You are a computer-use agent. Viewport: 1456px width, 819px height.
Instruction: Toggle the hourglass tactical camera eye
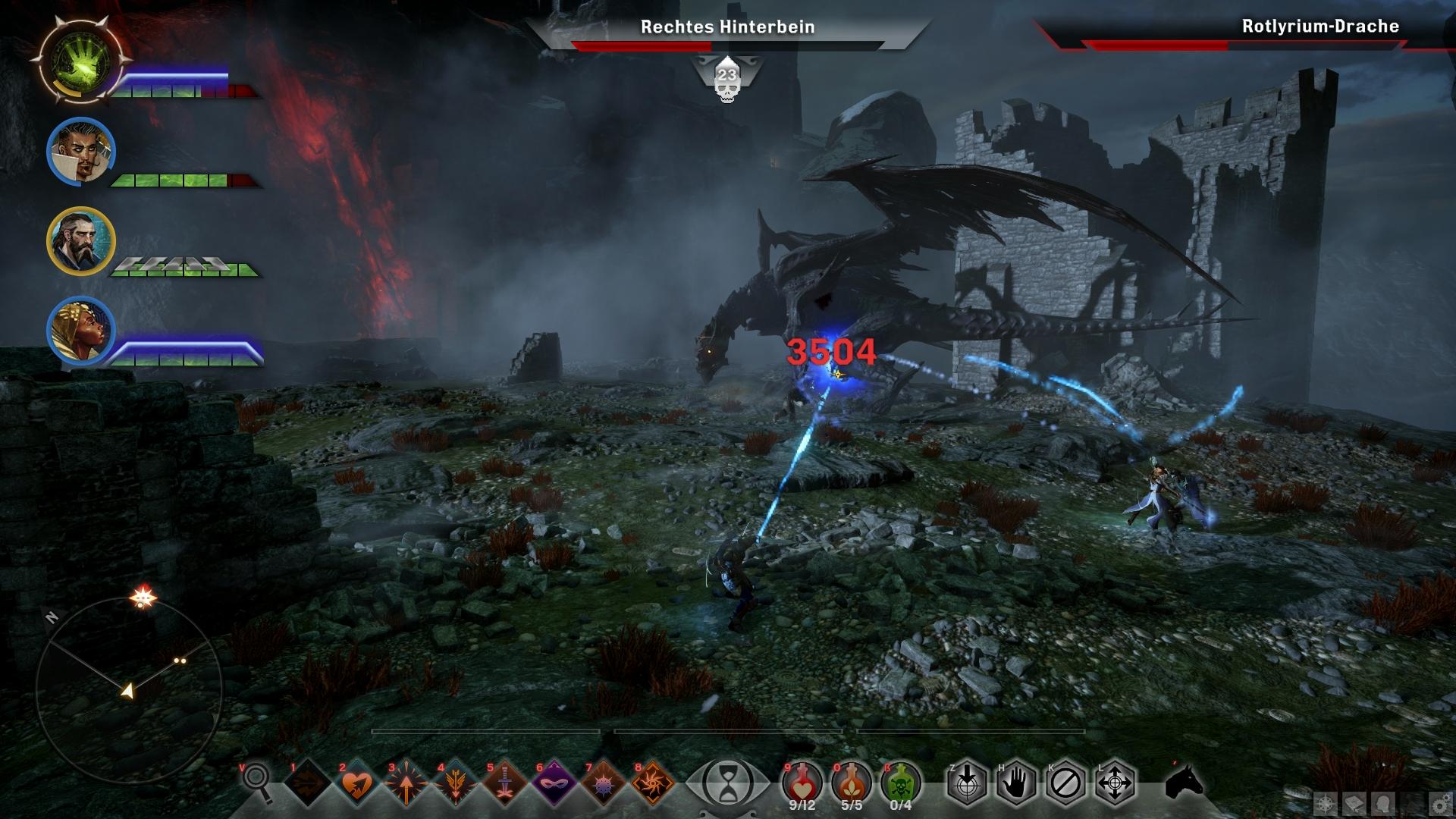726,782
